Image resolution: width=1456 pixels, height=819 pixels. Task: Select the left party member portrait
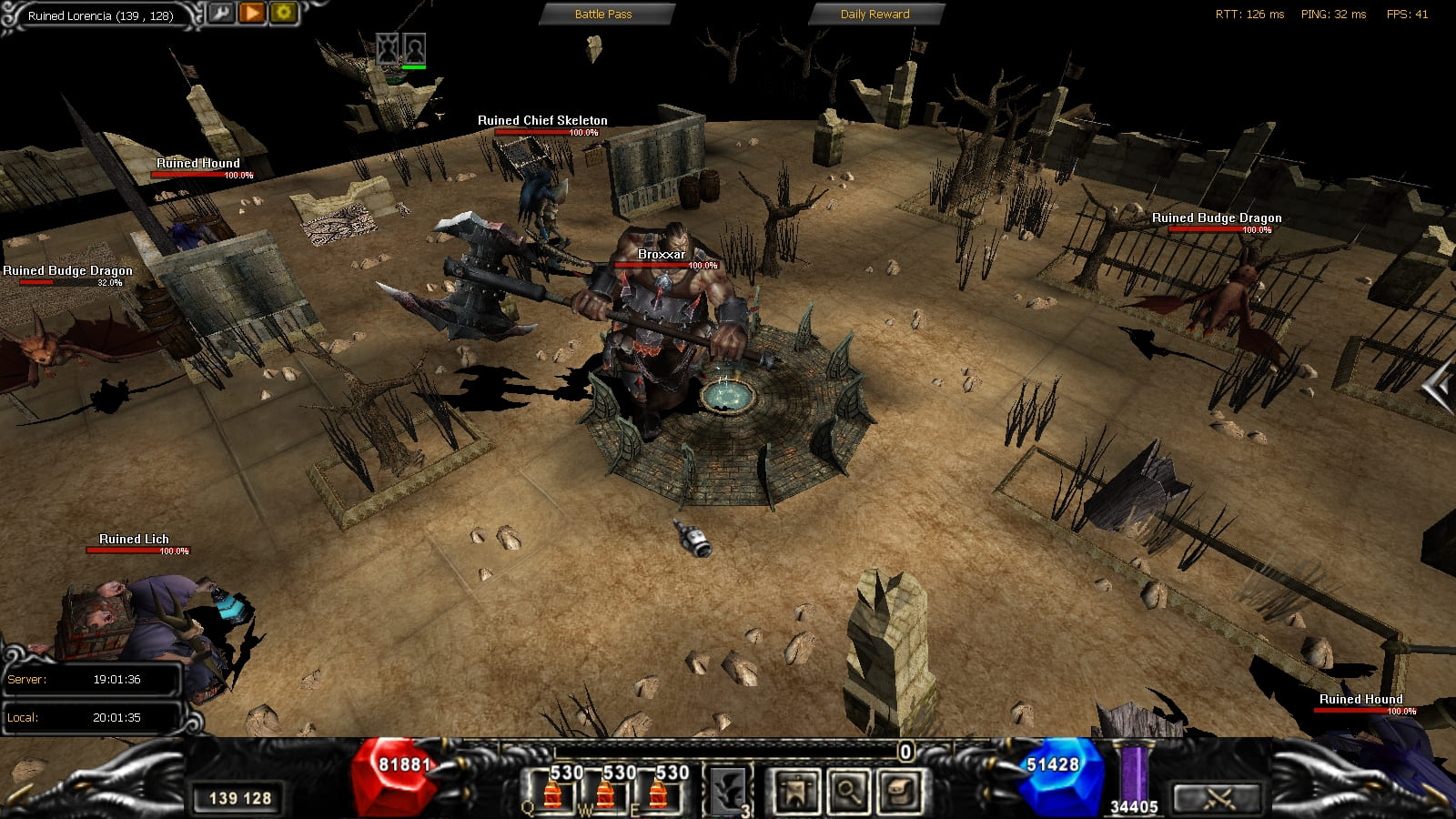(x=389, y=47)
